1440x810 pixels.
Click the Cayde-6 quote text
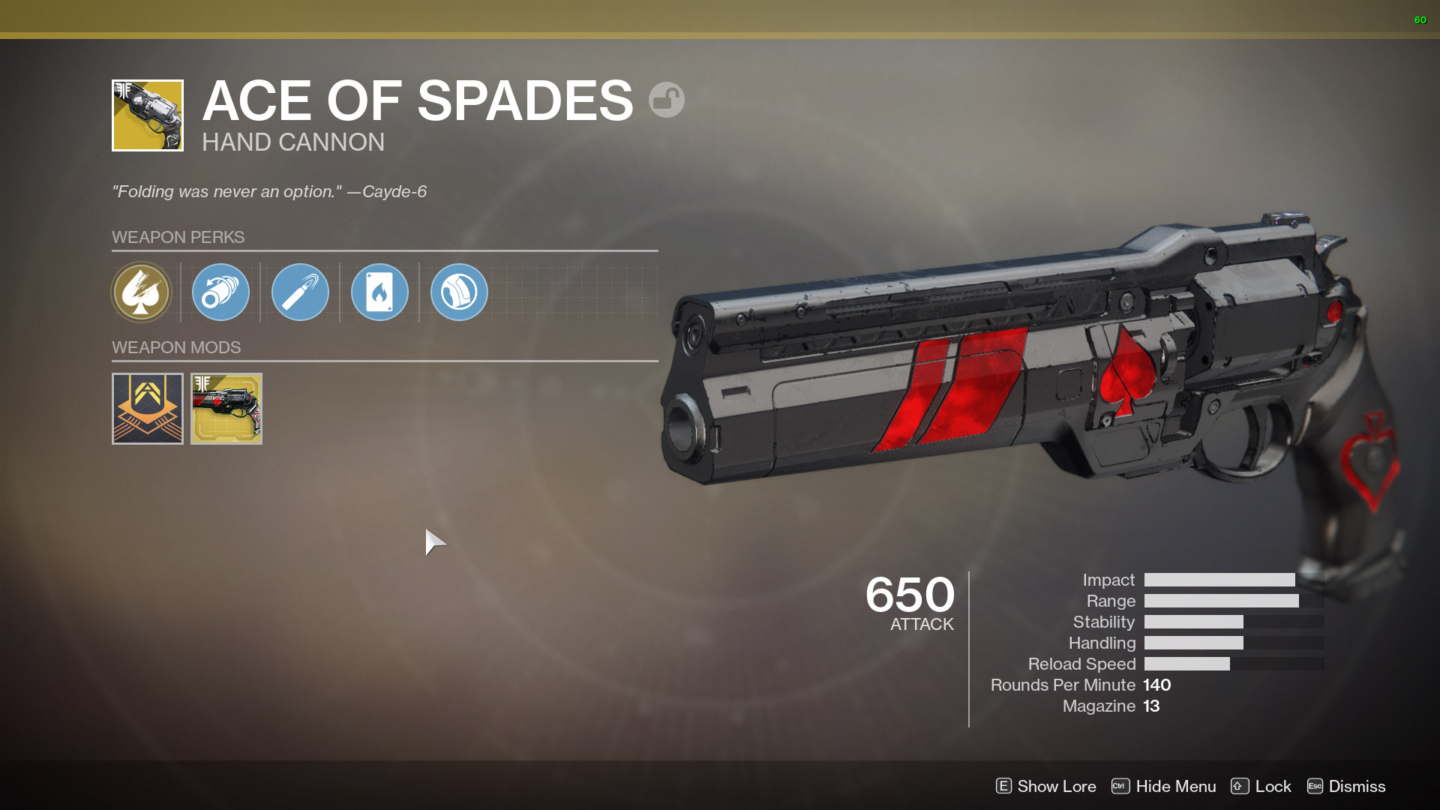pyautogui.click(x=268, y=191)
